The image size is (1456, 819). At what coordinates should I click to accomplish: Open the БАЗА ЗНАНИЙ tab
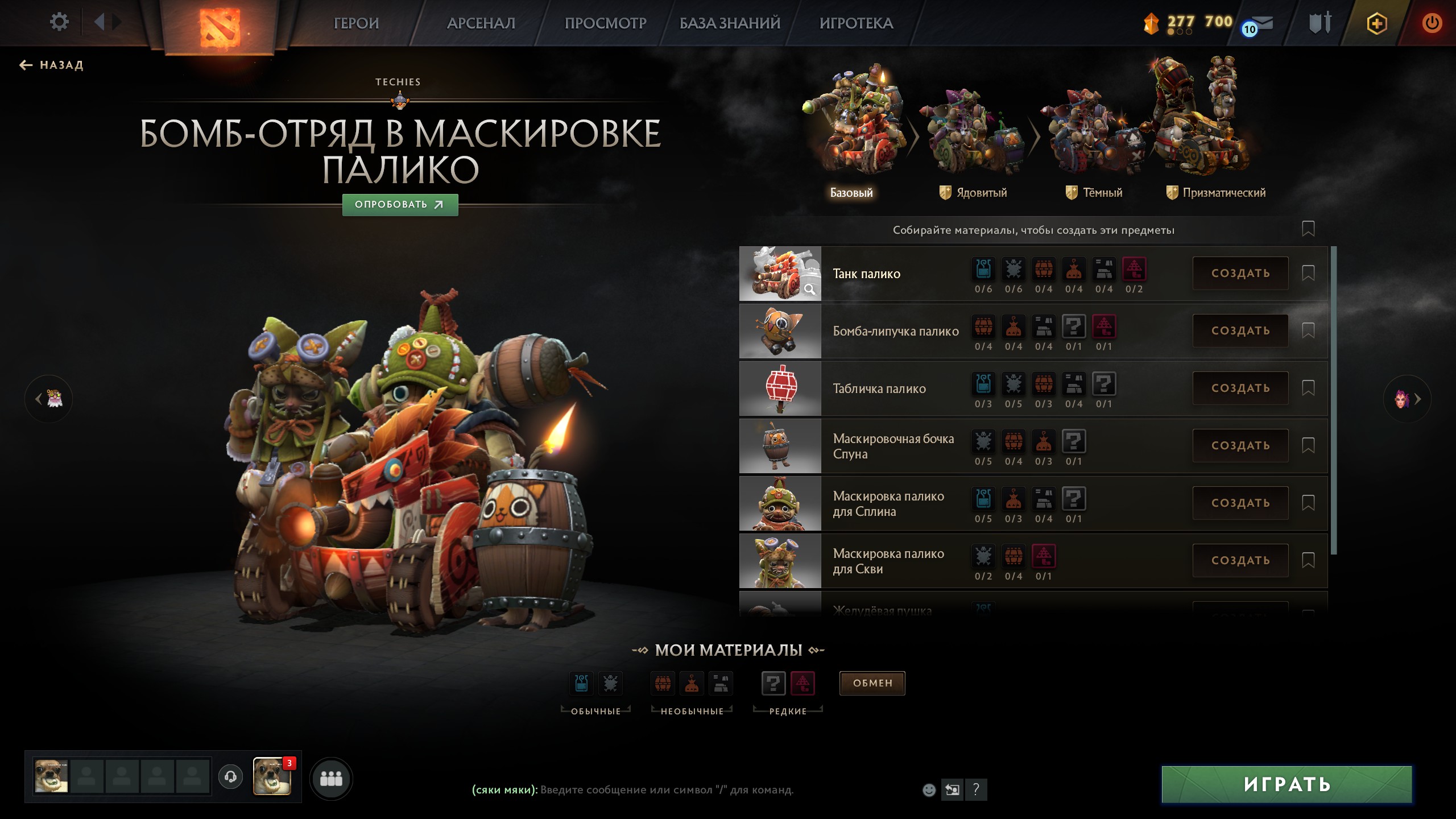[730, 23]
